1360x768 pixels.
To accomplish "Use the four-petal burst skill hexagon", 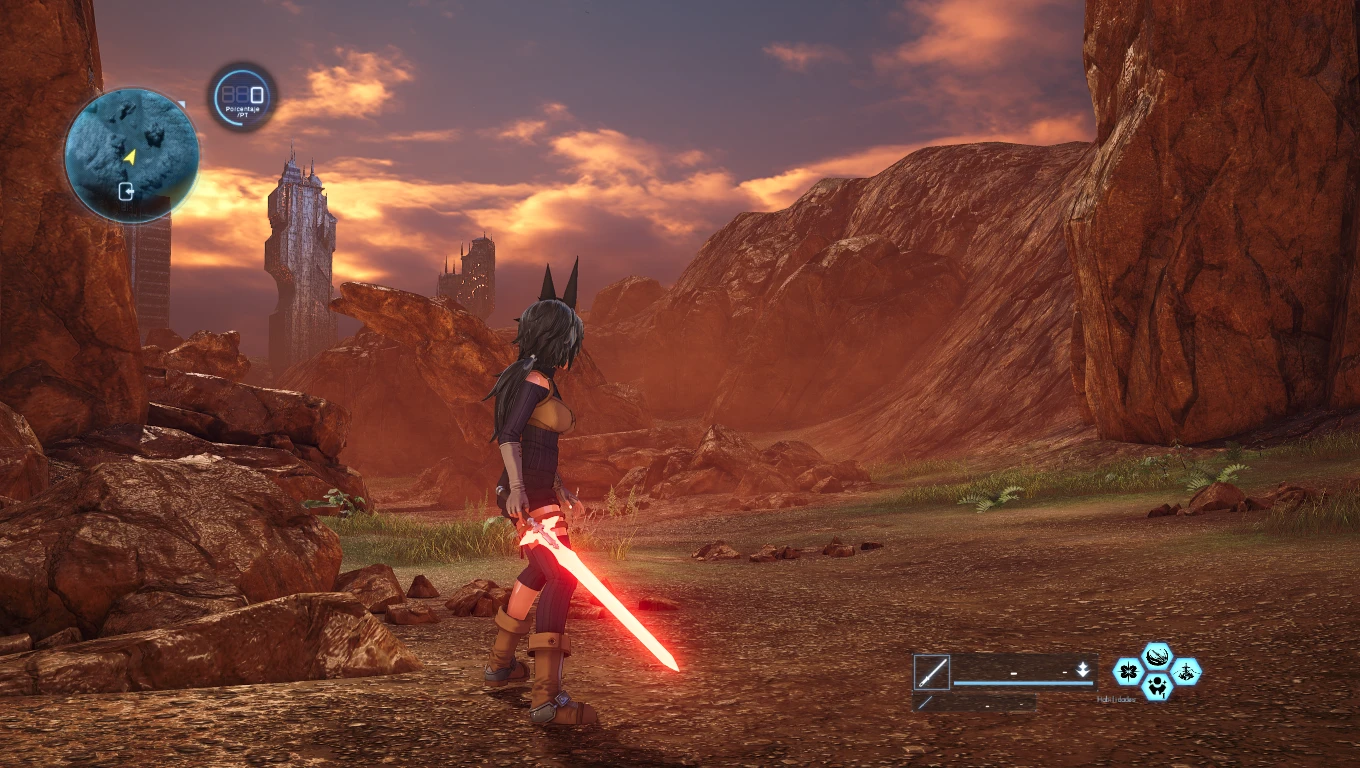I will (x=1128, y=671).
